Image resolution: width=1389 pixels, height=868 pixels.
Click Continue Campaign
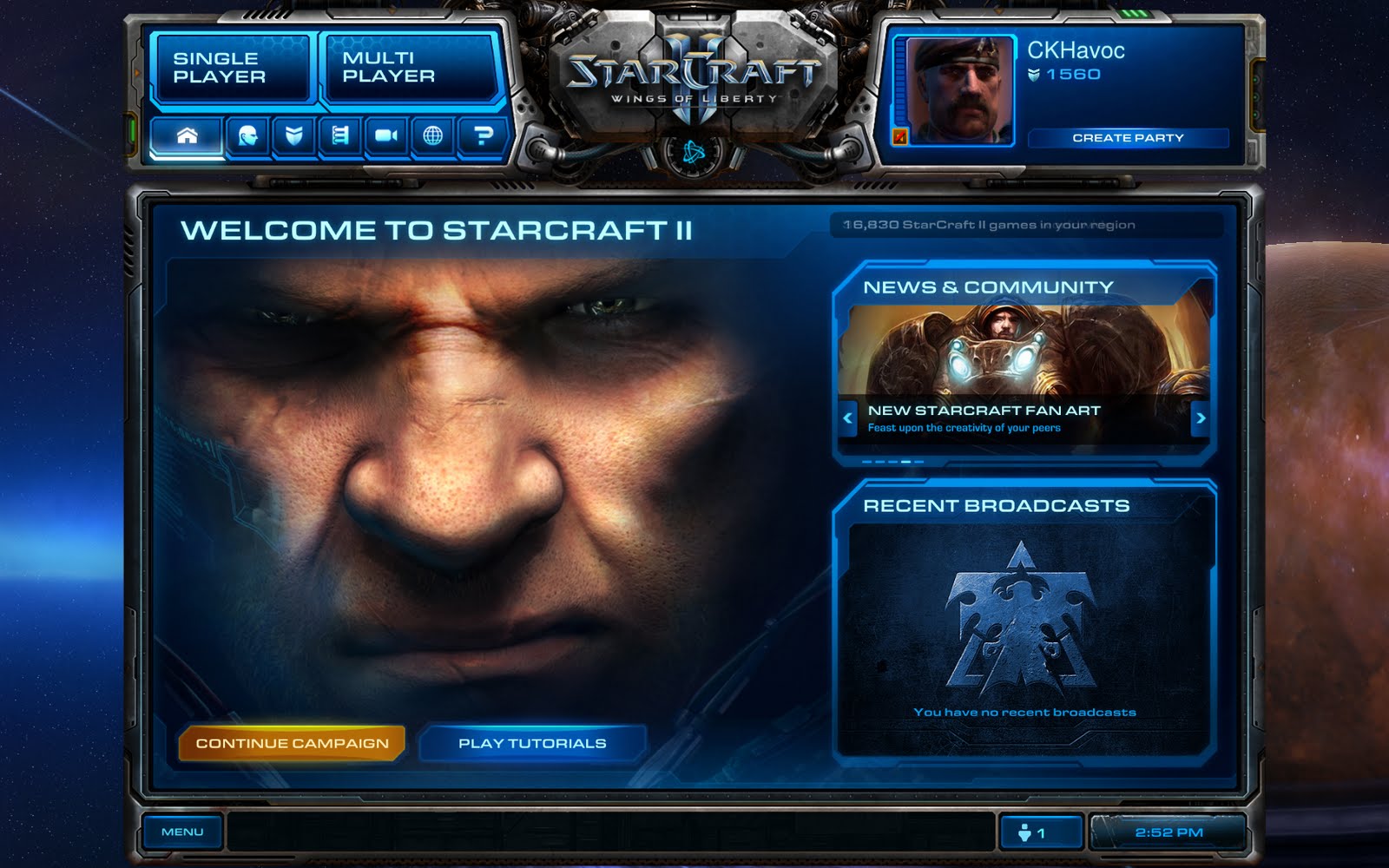[293, 743]
